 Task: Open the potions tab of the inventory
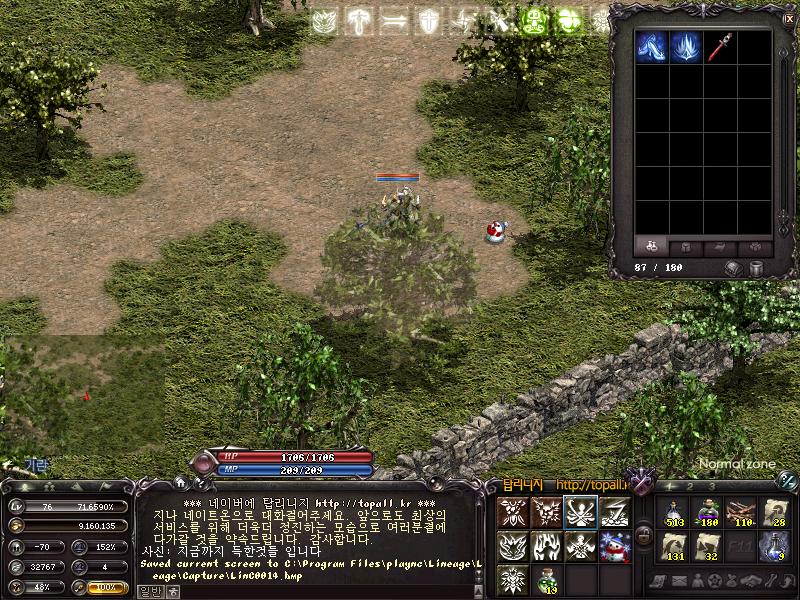[x=651, y=246]
